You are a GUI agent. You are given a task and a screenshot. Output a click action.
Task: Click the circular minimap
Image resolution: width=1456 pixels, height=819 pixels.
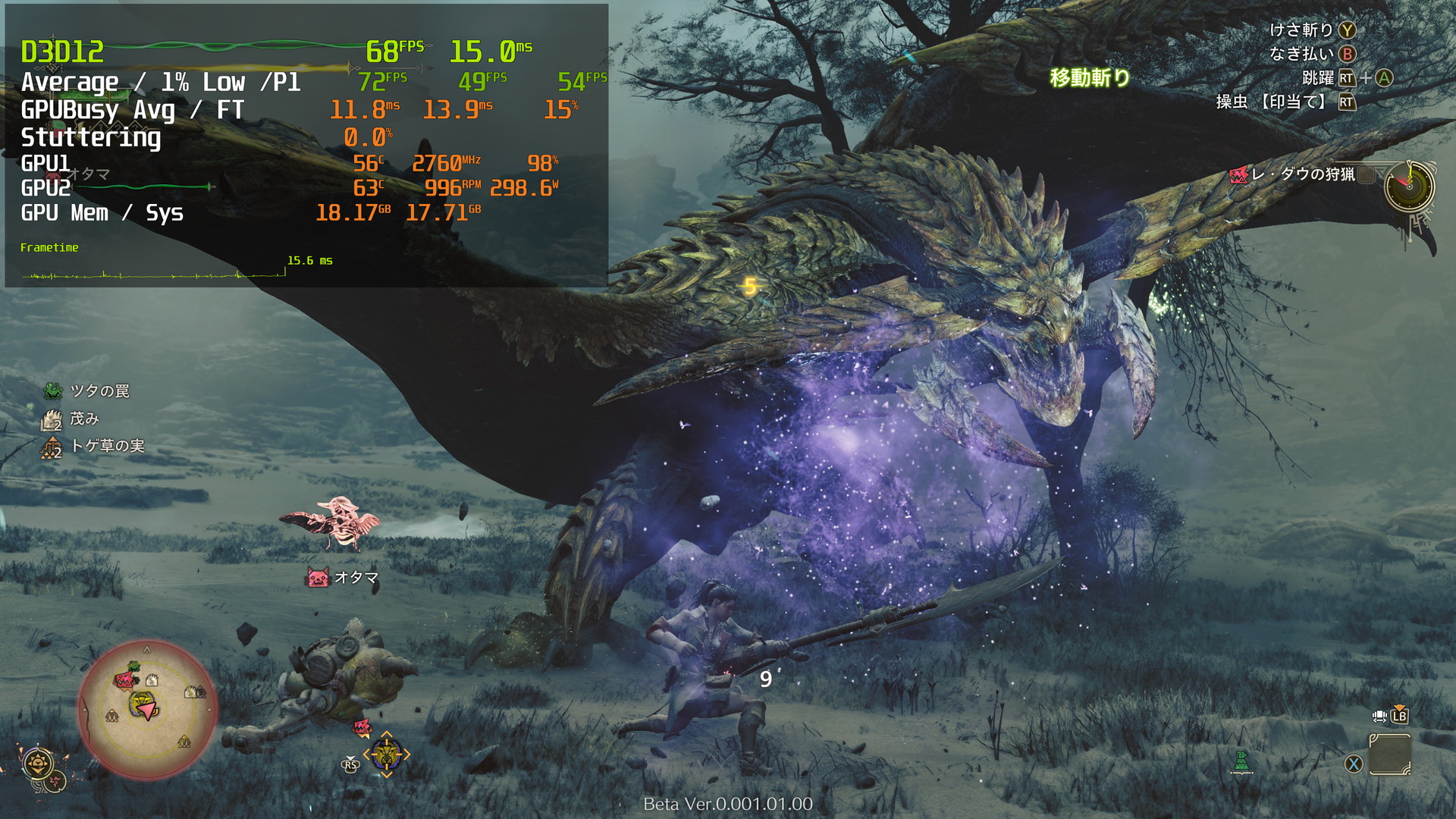147,708
